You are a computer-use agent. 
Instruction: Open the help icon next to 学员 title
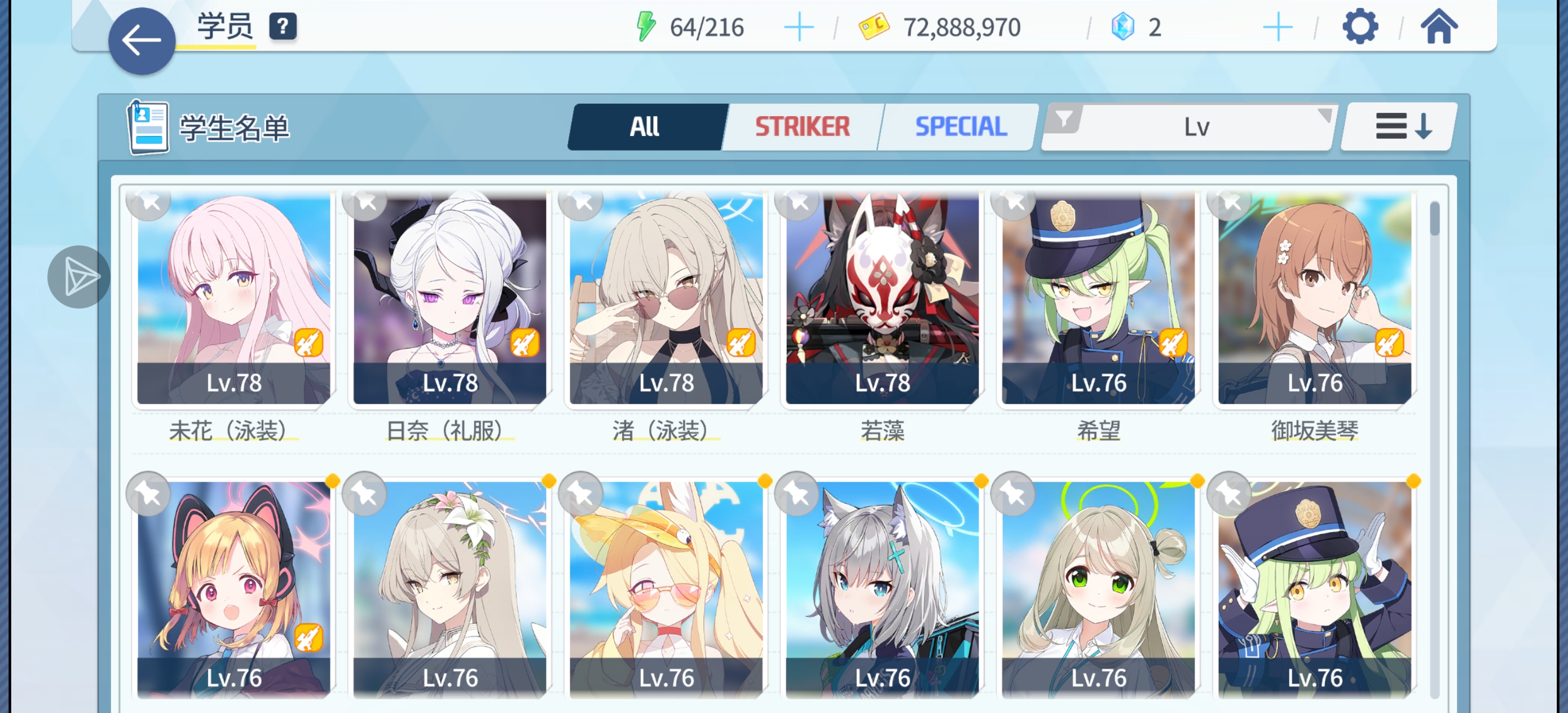tap(284, 27)
